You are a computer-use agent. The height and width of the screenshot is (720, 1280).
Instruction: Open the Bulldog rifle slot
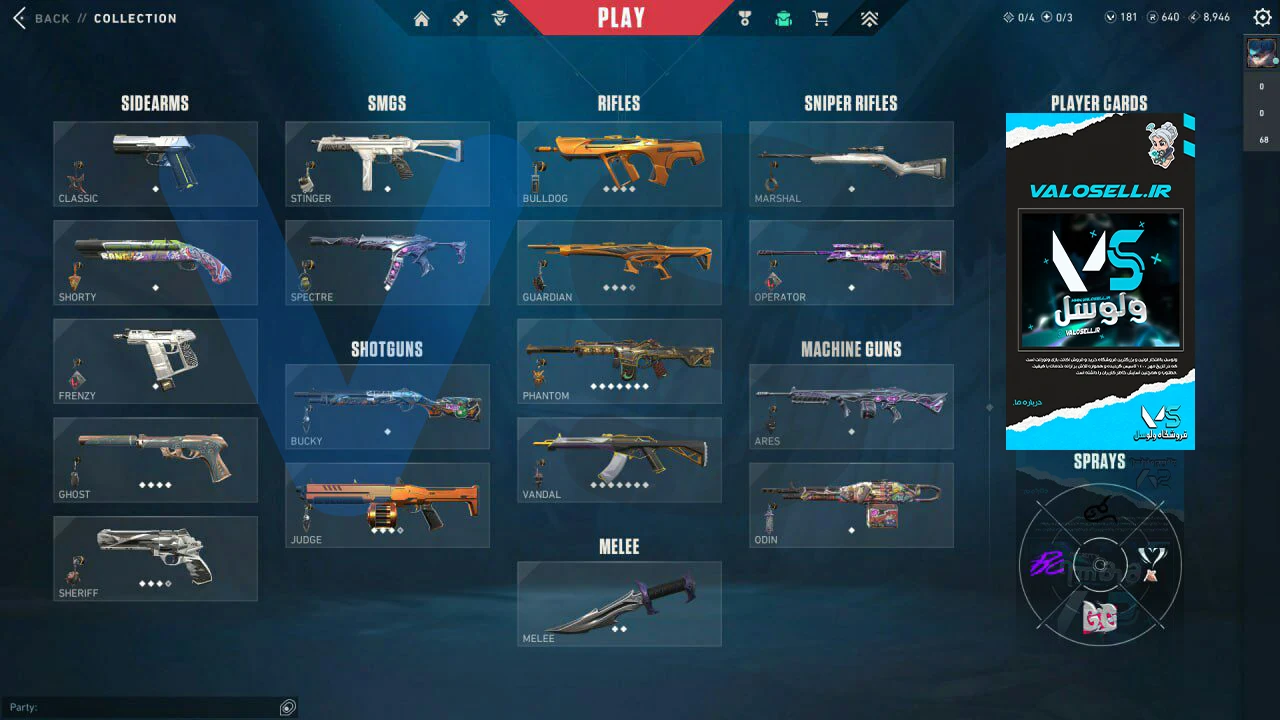point(619,164)
